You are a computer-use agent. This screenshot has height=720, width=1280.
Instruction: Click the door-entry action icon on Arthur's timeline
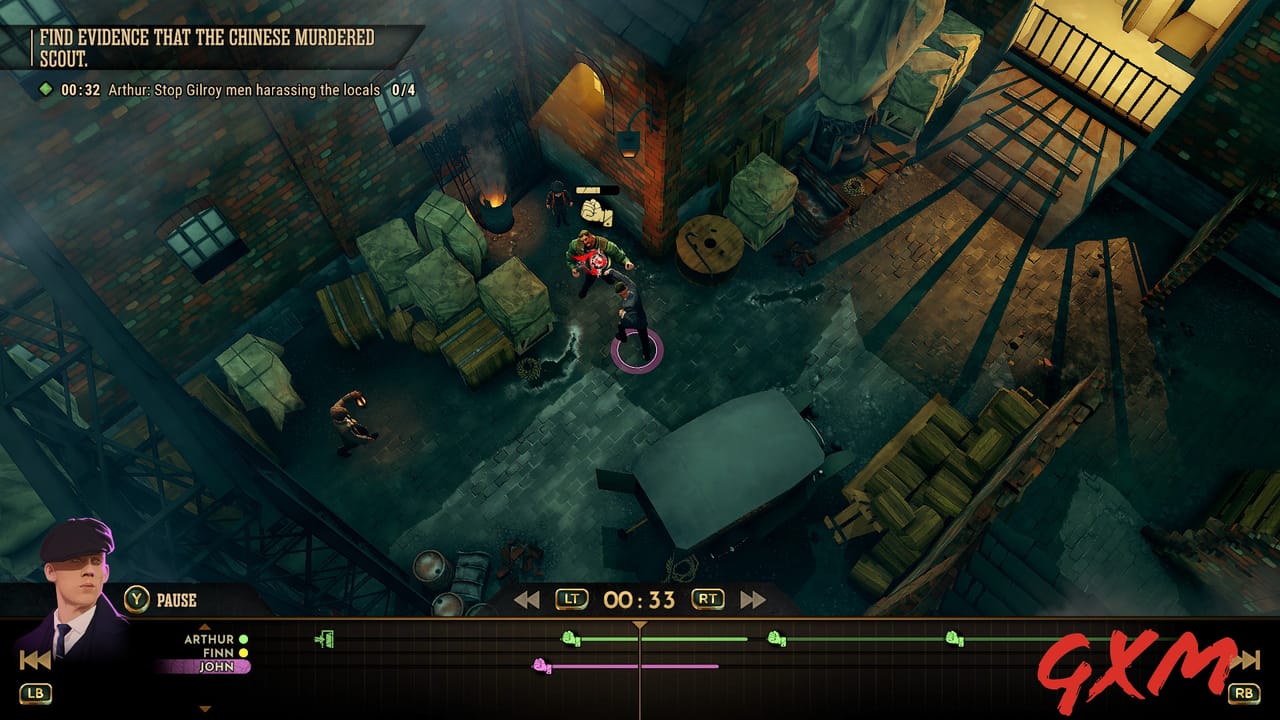325,639
